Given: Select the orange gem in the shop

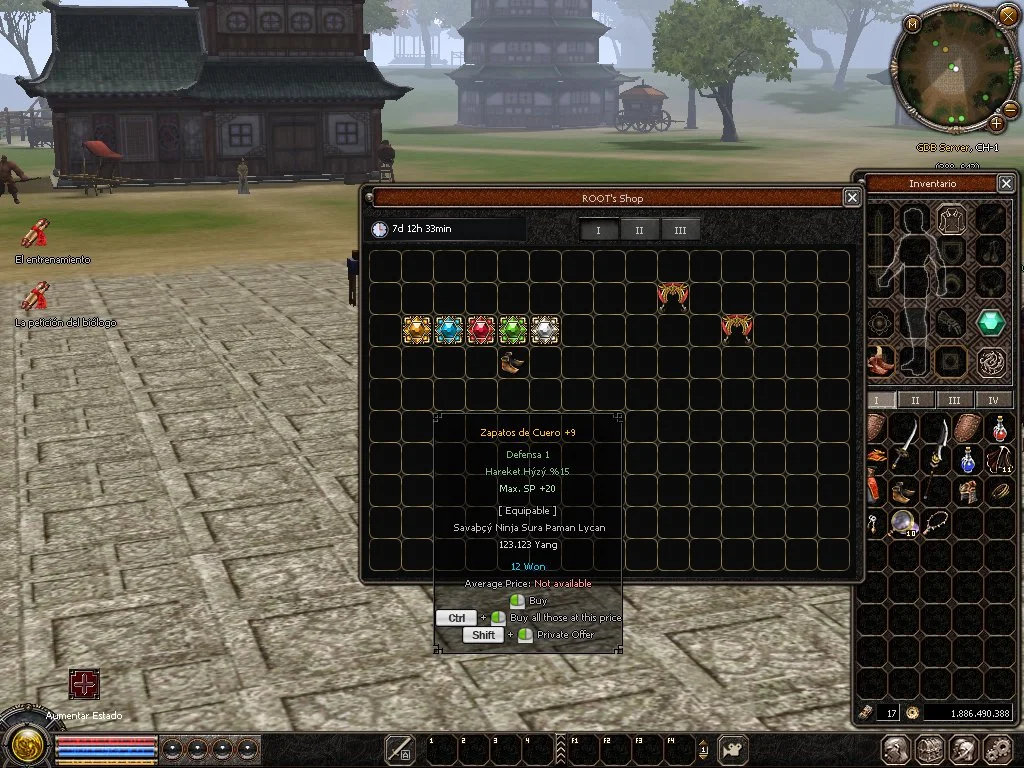Looking at the screenshot, I should (417, 330).
